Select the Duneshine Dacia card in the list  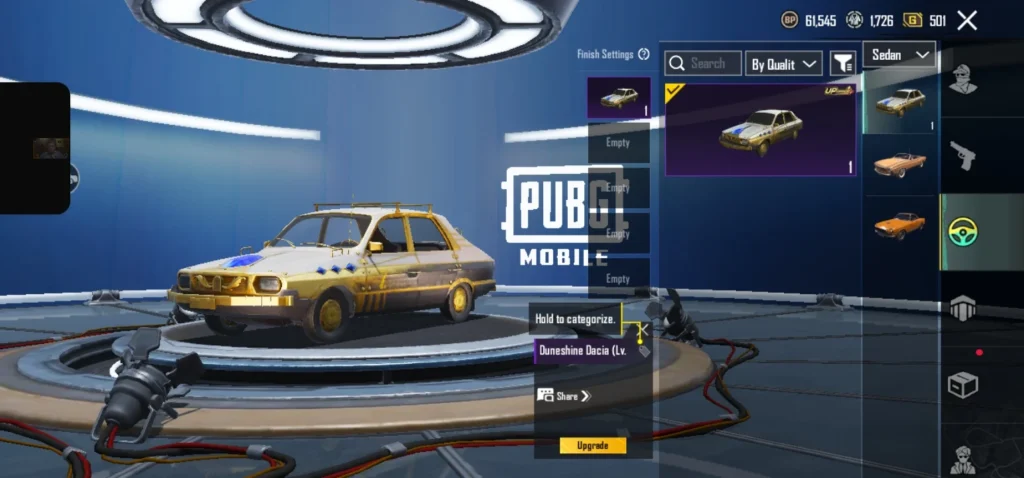point(760,130)
